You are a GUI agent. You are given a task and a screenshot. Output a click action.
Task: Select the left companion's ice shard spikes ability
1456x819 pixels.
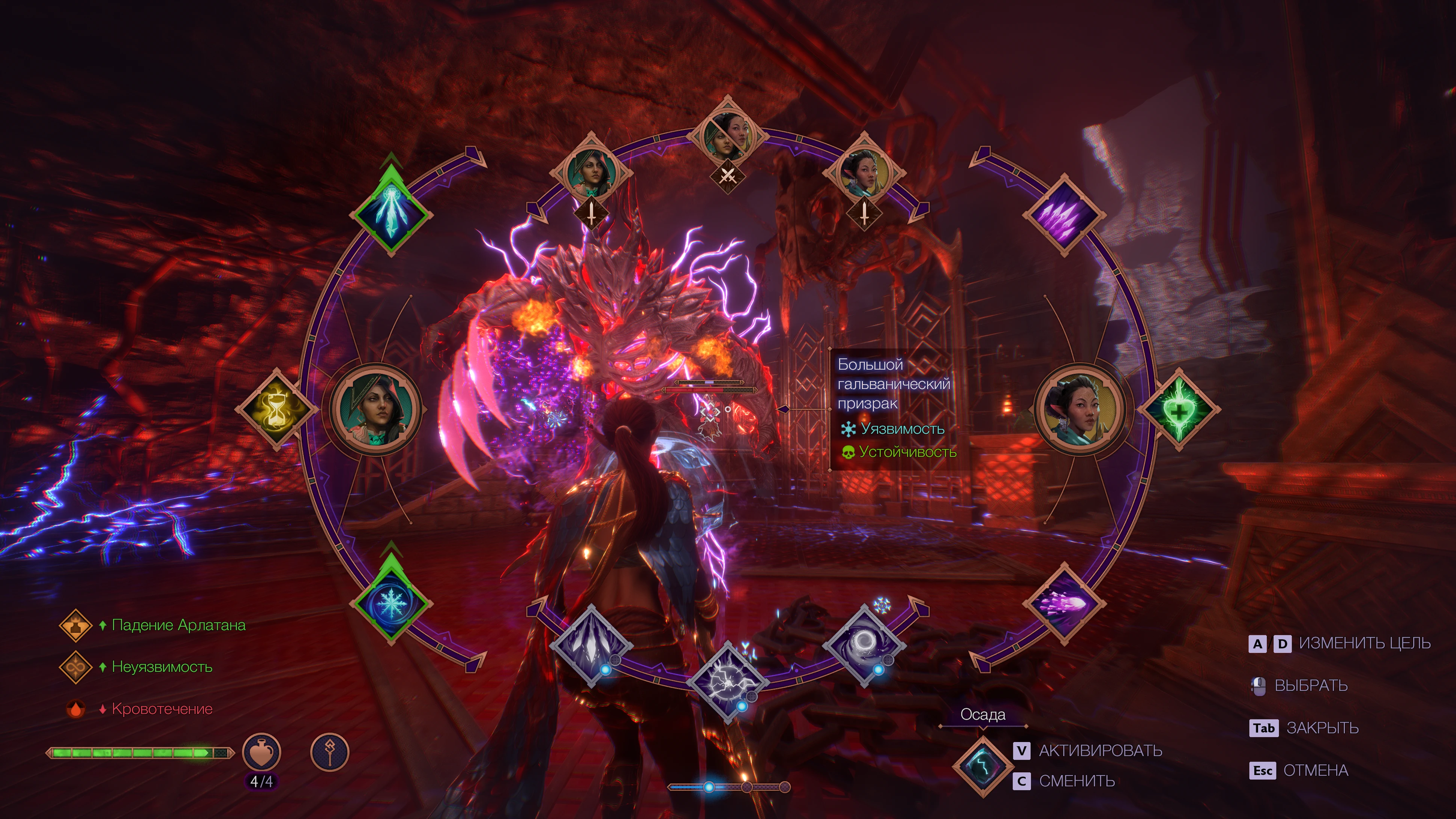(x=390, y=215)
